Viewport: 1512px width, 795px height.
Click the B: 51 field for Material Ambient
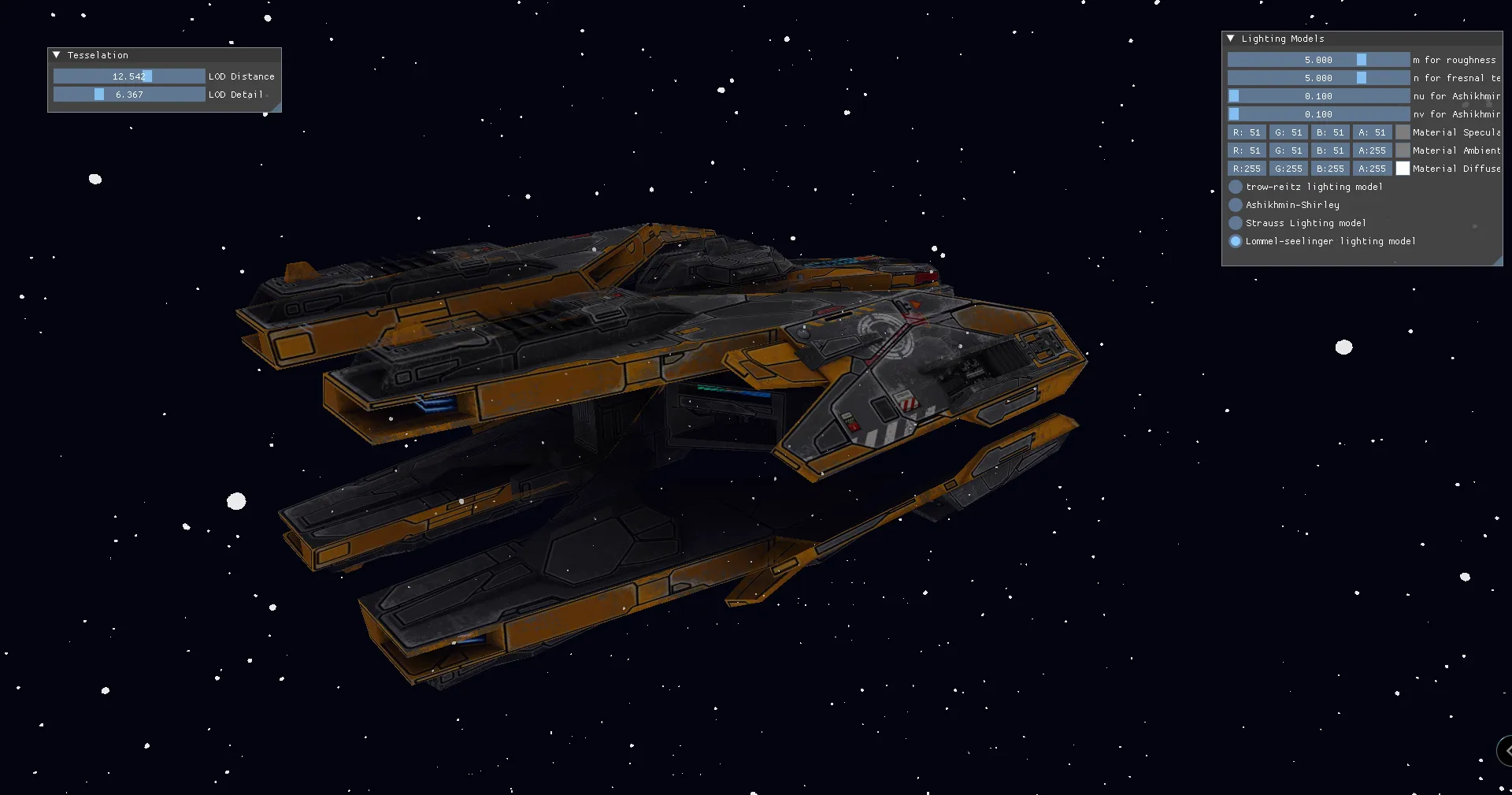pyautogui.click(x=1330, y=150)
